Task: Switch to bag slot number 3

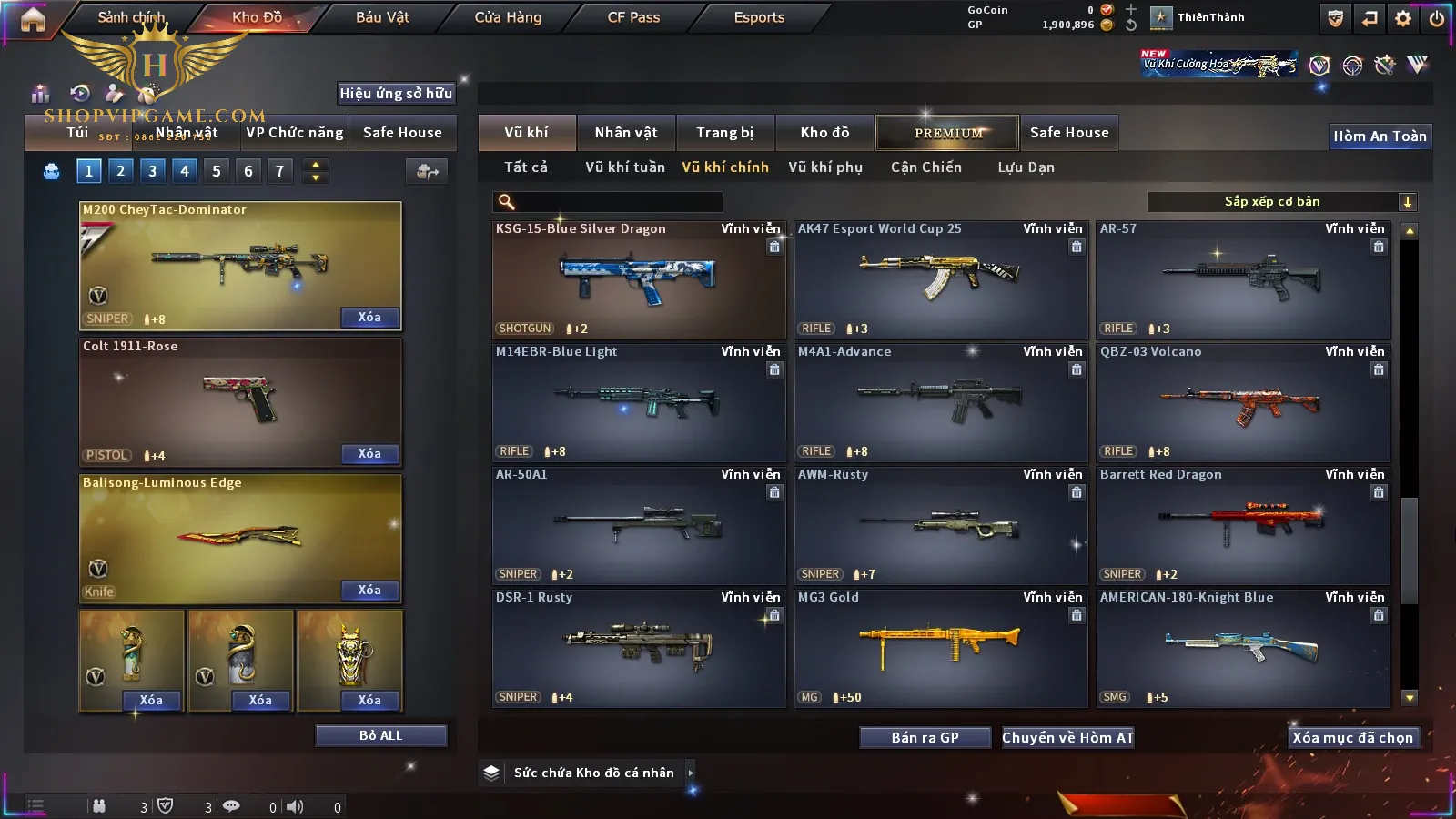Action: tap(152, 170)
